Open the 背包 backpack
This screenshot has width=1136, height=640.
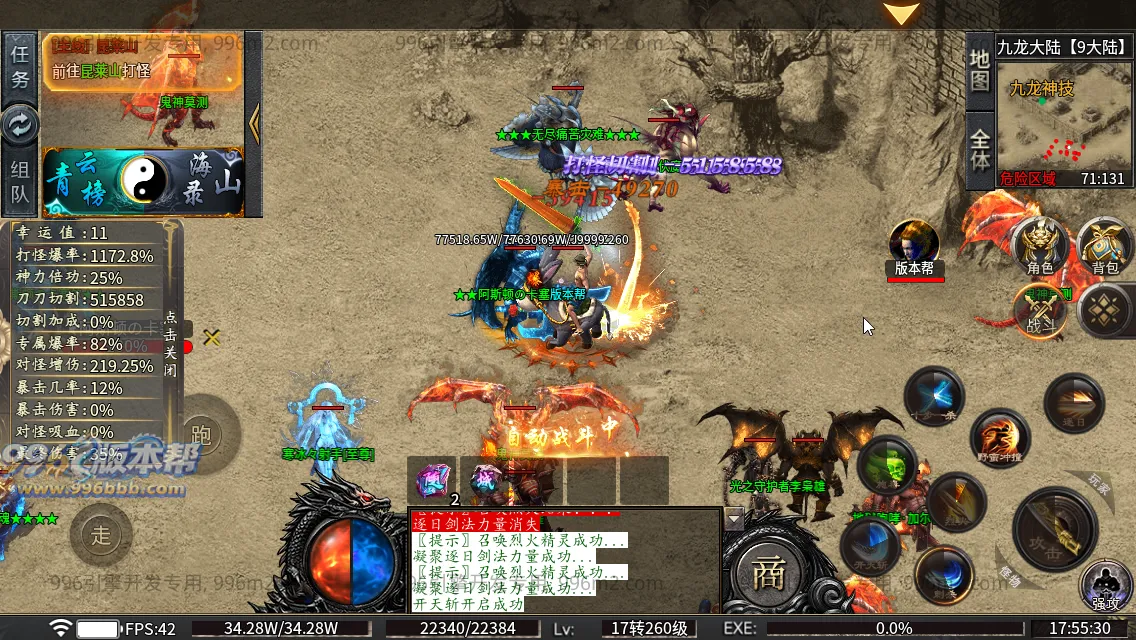[x=1104, y=245]
